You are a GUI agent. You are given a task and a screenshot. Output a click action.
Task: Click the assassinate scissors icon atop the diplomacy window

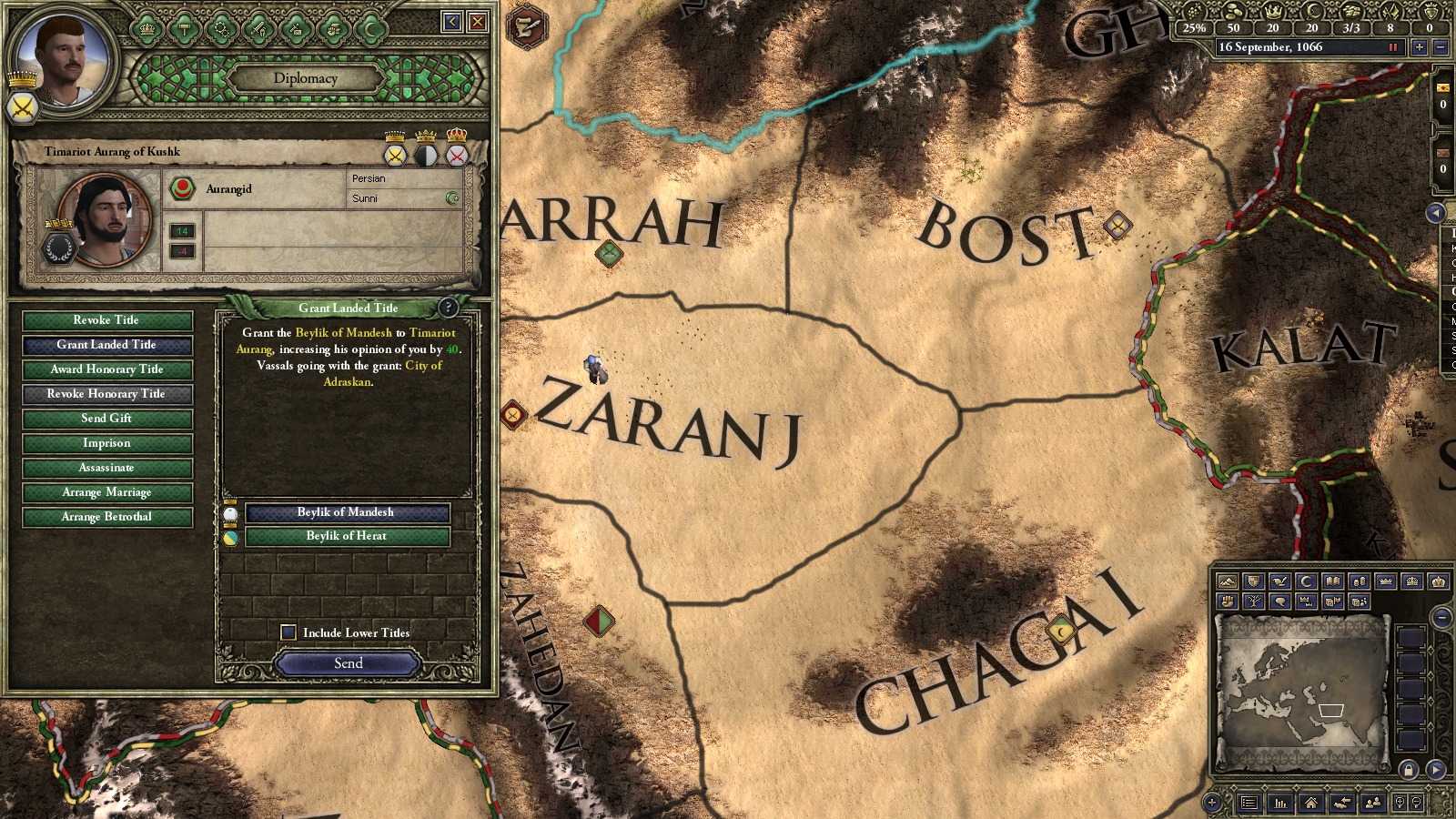tap(296, 28)
